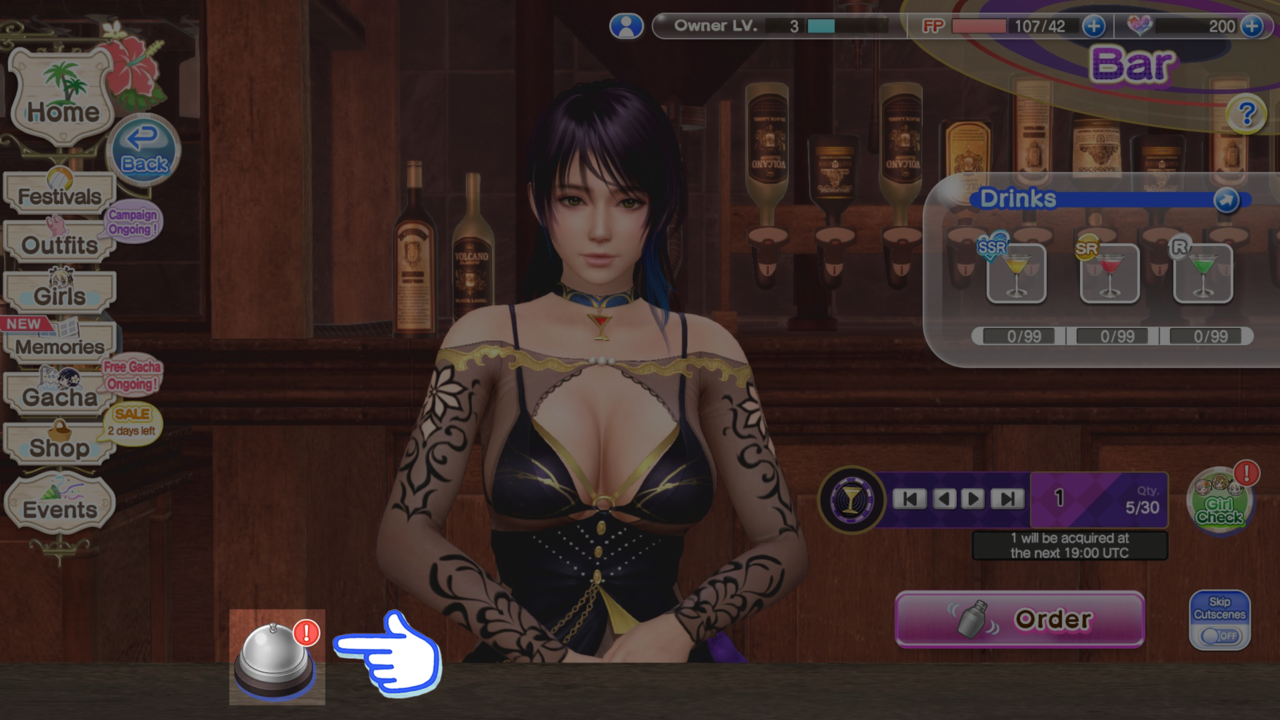The width and height of the screenshot is (1280, 720).
Task: Show the help question mark
Action: tap(1246, 115)
